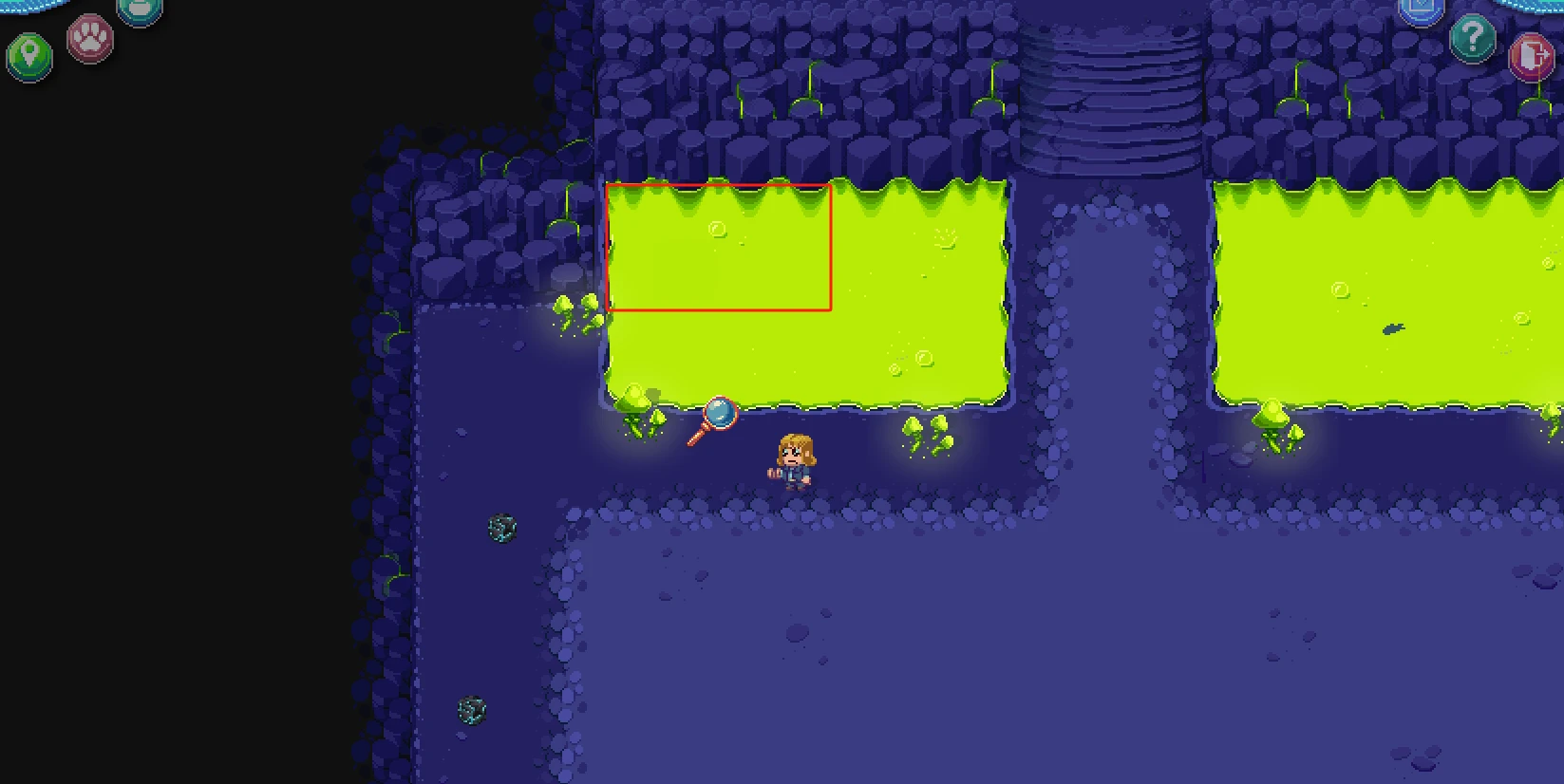Select the teal button above the paw icon
Screen dimensions: 1564x784
point(140,9)
